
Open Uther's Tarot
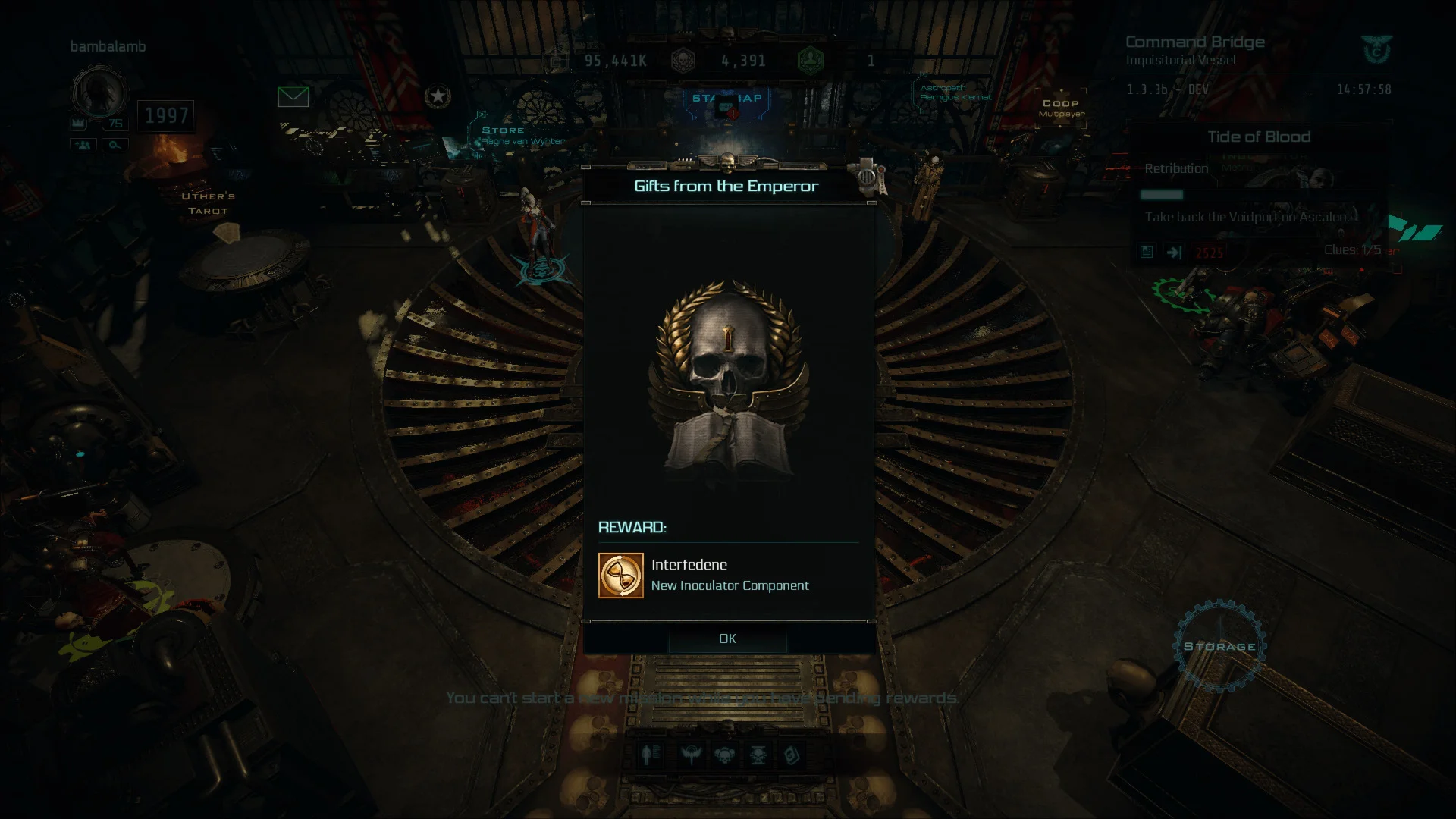coord(208,203)
